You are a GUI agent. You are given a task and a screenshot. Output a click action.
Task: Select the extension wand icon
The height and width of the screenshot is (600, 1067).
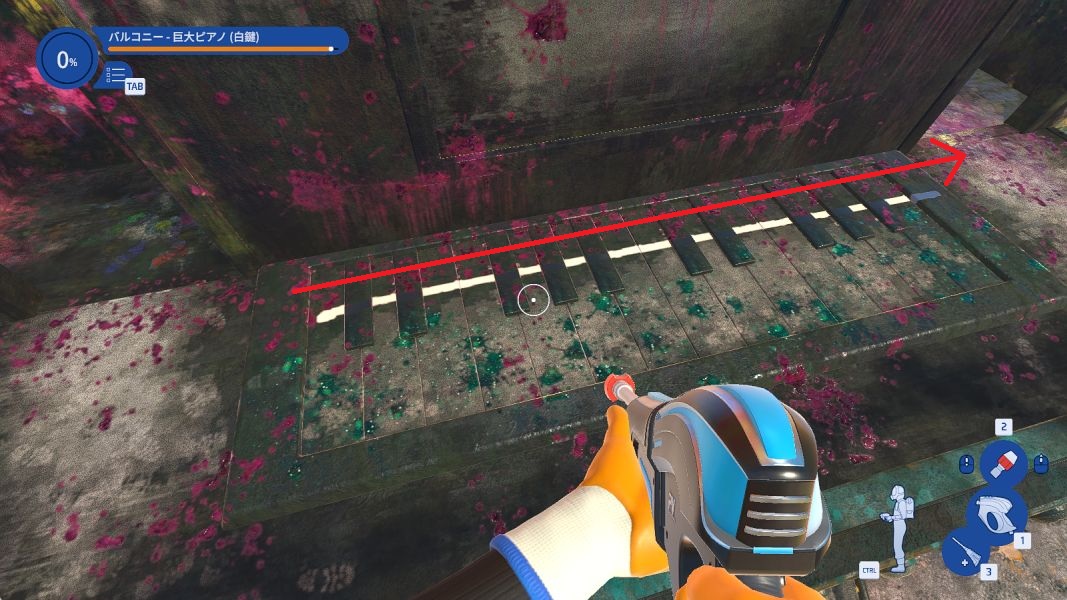coord(965,553)
